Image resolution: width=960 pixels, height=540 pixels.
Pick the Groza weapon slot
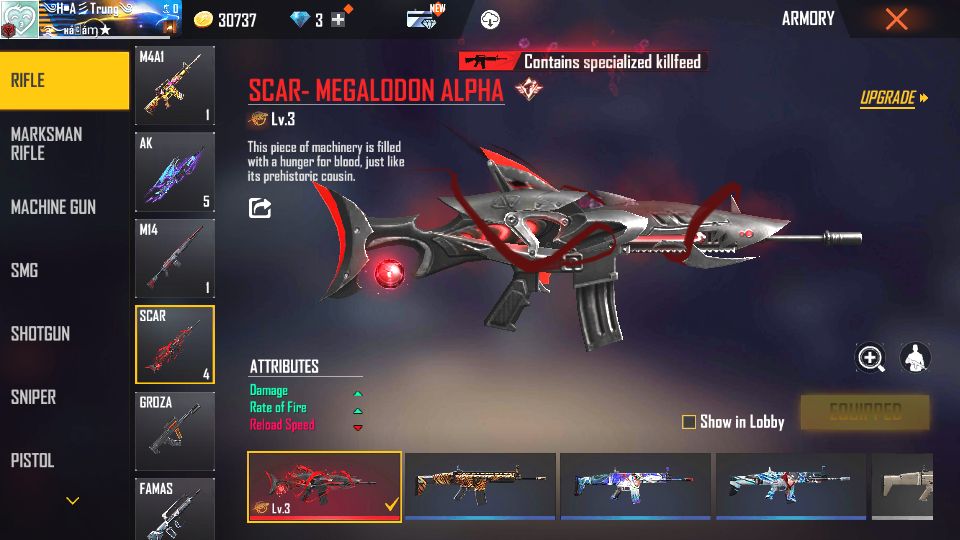(x=175, y=431)
